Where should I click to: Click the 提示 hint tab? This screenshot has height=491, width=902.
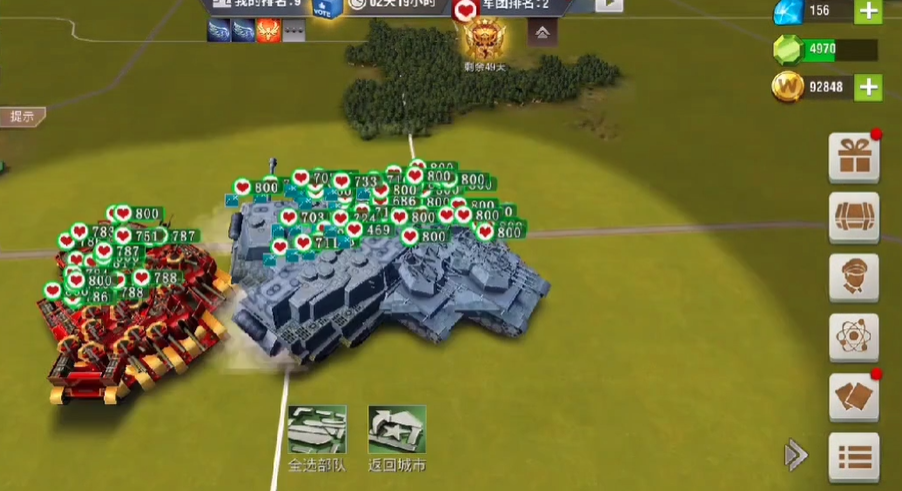[22, 116]
